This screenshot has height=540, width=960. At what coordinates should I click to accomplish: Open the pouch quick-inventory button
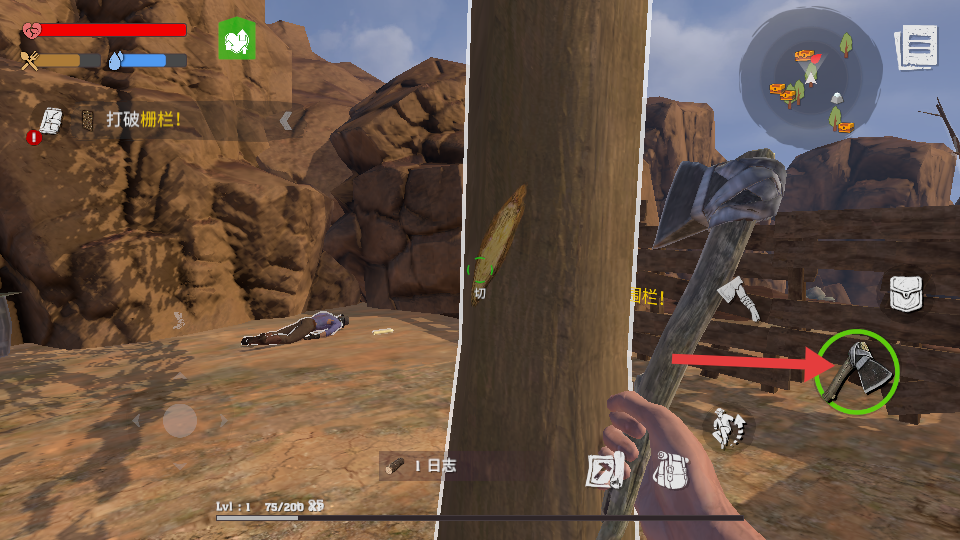pyautogui.click(x=908, y=293)
